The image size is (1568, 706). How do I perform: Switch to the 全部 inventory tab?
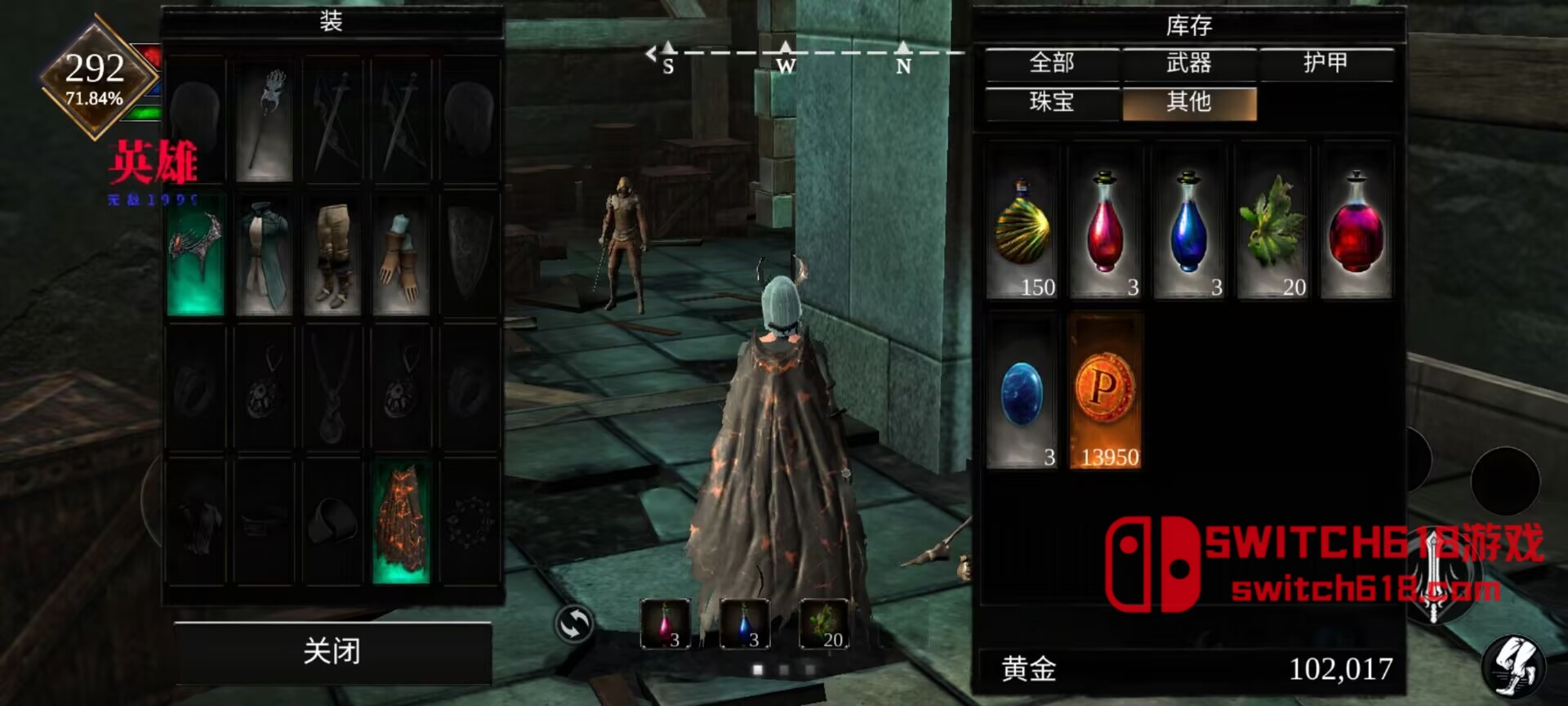tap(1051, 63)
